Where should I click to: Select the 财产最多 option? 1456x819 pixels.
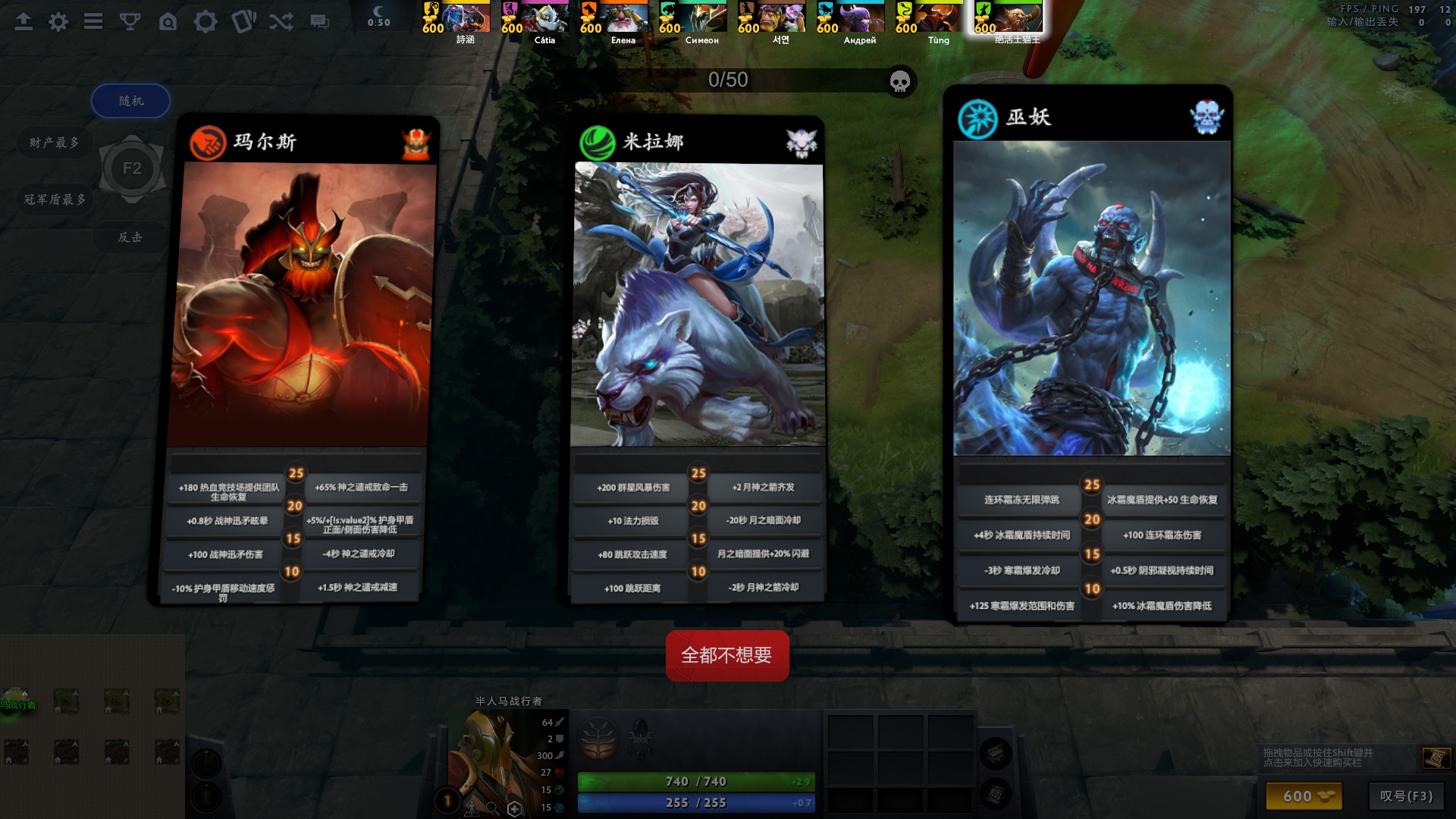(x=53, y=142)
